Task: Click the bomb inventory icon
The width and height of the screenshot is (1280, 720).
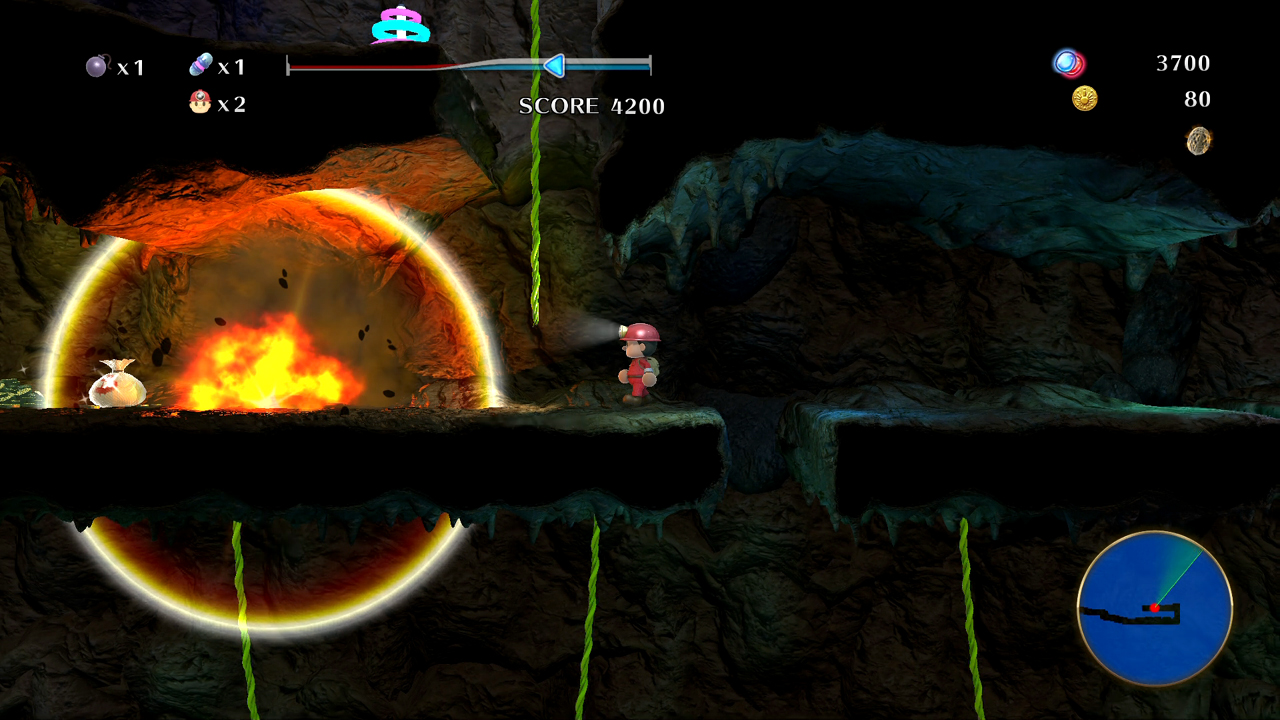Action: tap(95, 66)
